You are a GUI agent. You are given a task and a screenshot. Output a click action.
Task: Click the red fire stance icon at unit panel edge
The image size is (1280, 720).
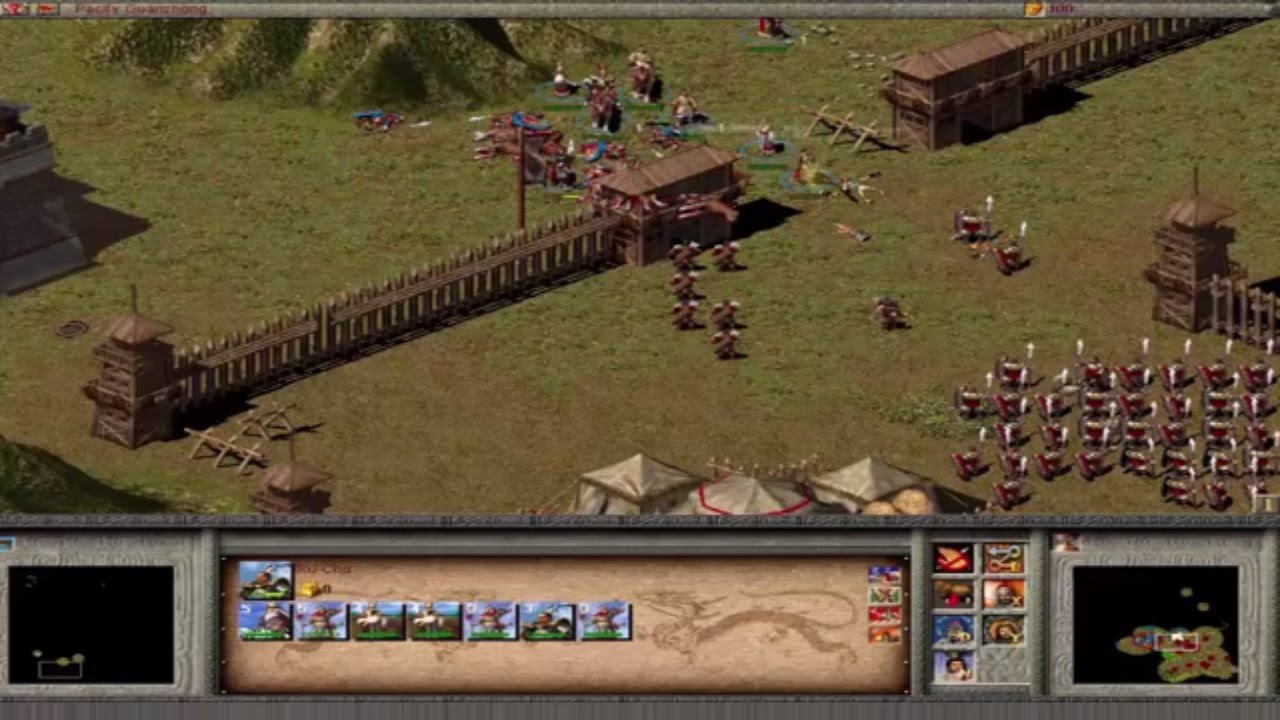[884, 614]
